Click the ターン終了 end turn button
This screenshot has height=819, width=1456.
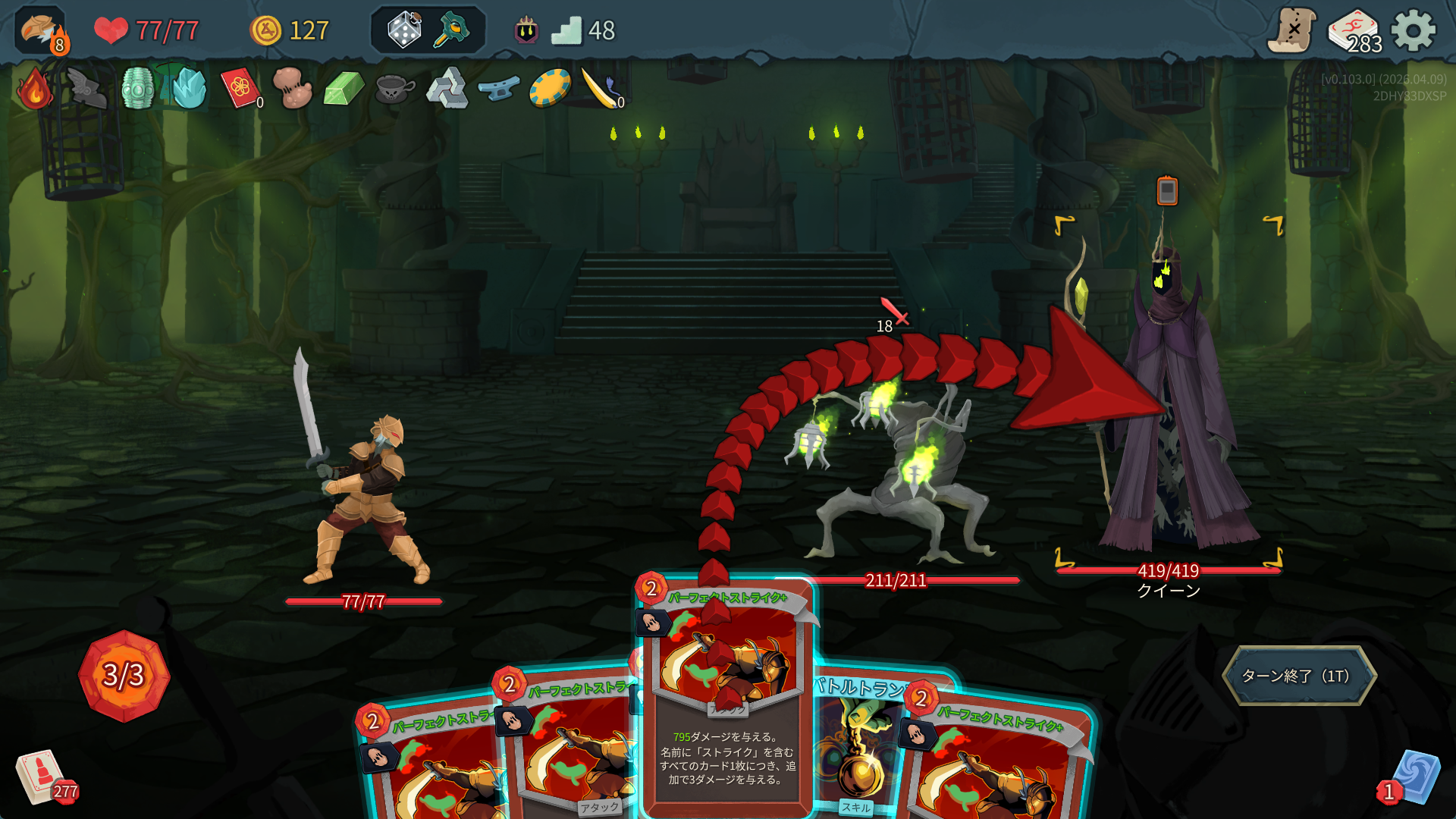[1298, 676]
